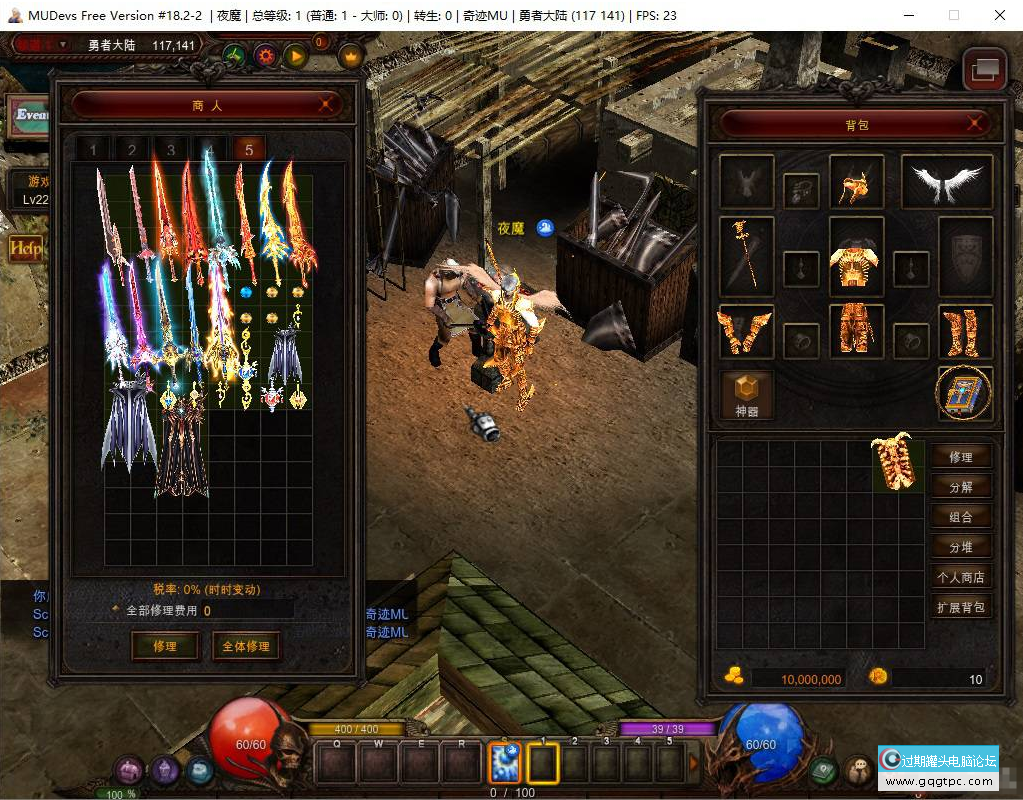Open merchant shop tab 3
Image resolution: width=1023 pixels, height=800 pixels.
click(171, 151)
